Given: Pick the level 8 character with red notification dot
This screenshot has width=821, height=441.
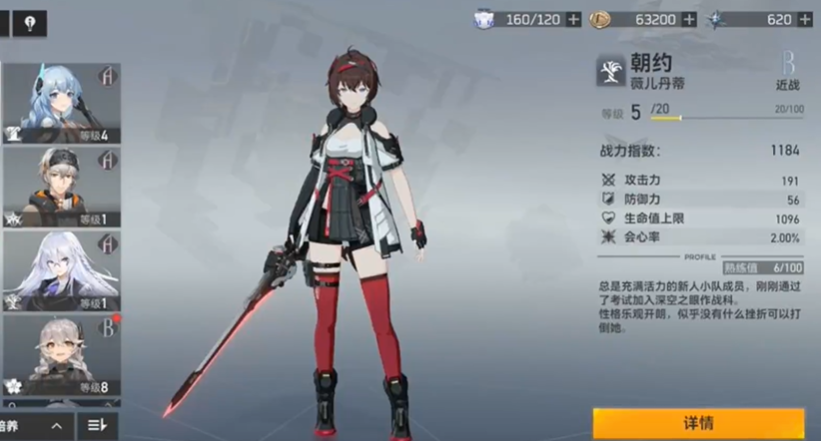Looking at the screenshot, I should (x=61, y=355).
